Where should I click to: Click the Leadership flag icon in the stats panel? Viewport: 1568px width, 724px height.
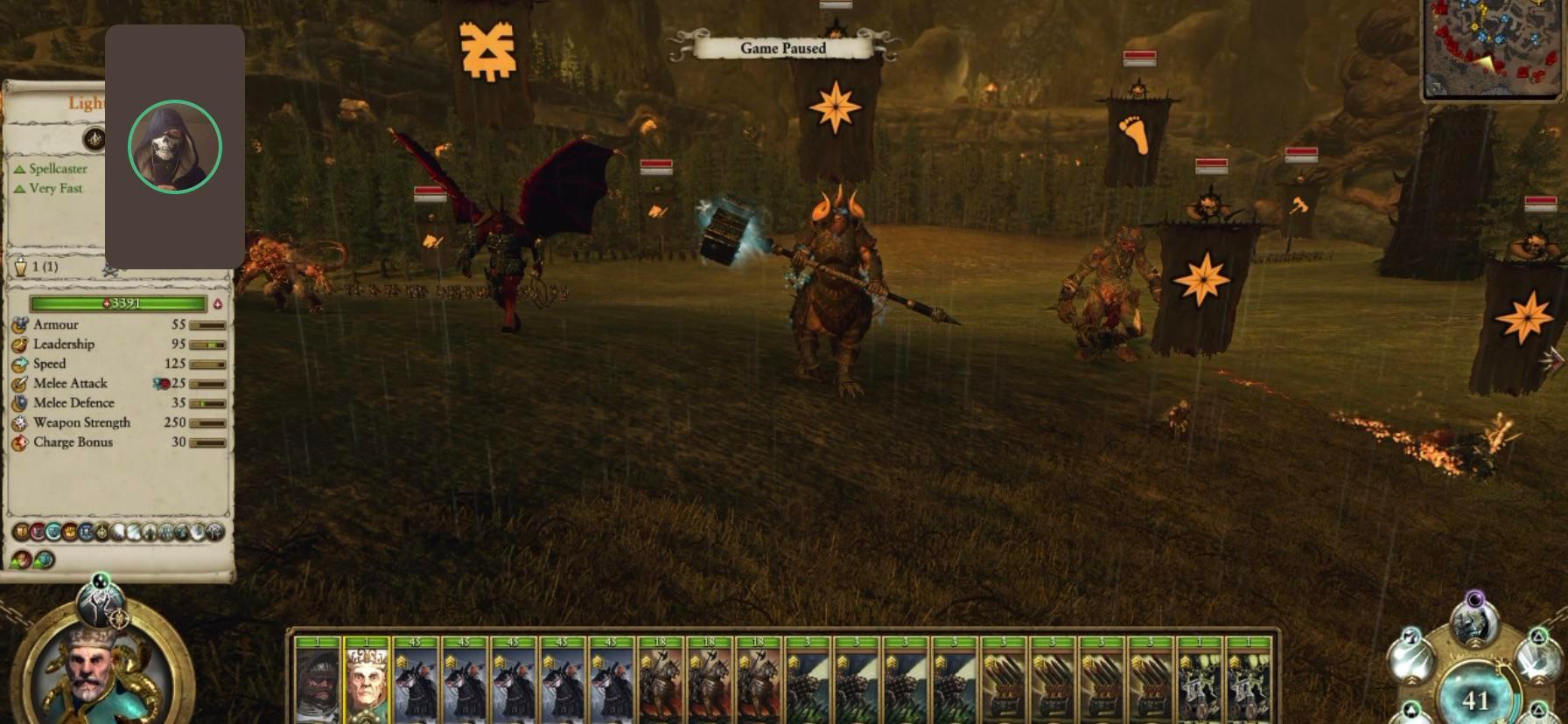pos(20,344)
